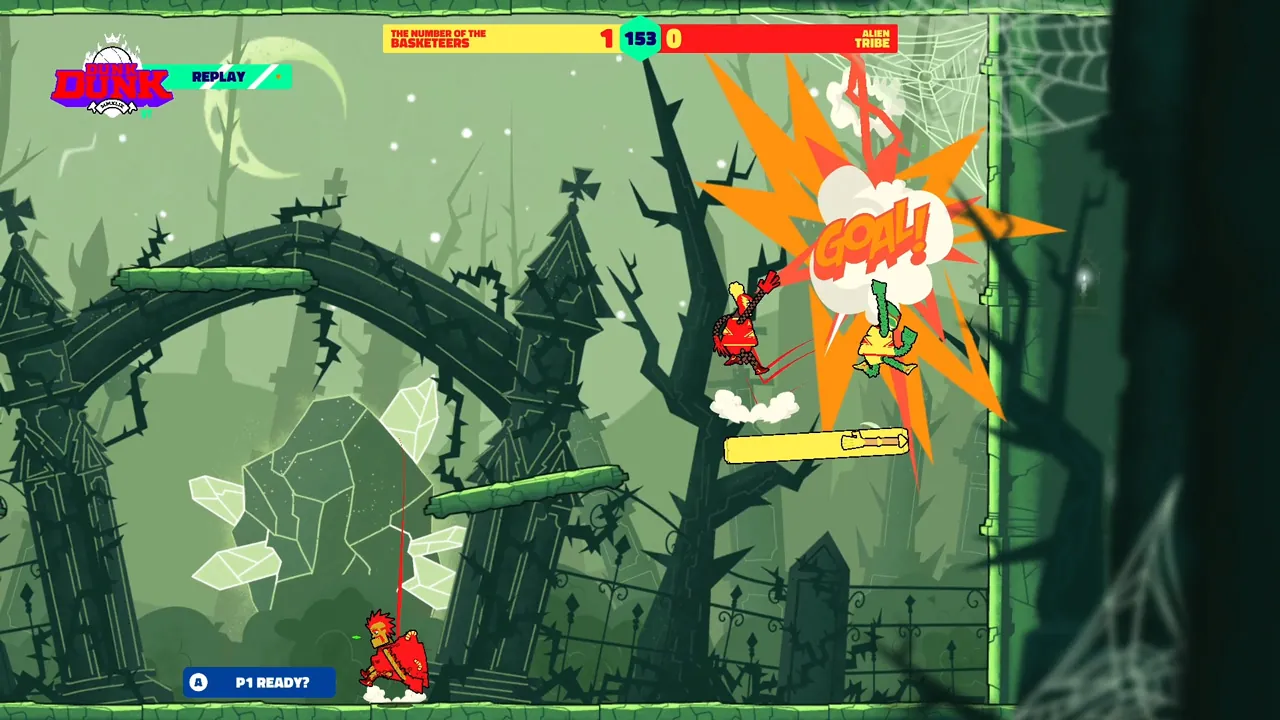Select the red player character on the ground
This screenshot has width=1280, height=720.
click(392, 655)
